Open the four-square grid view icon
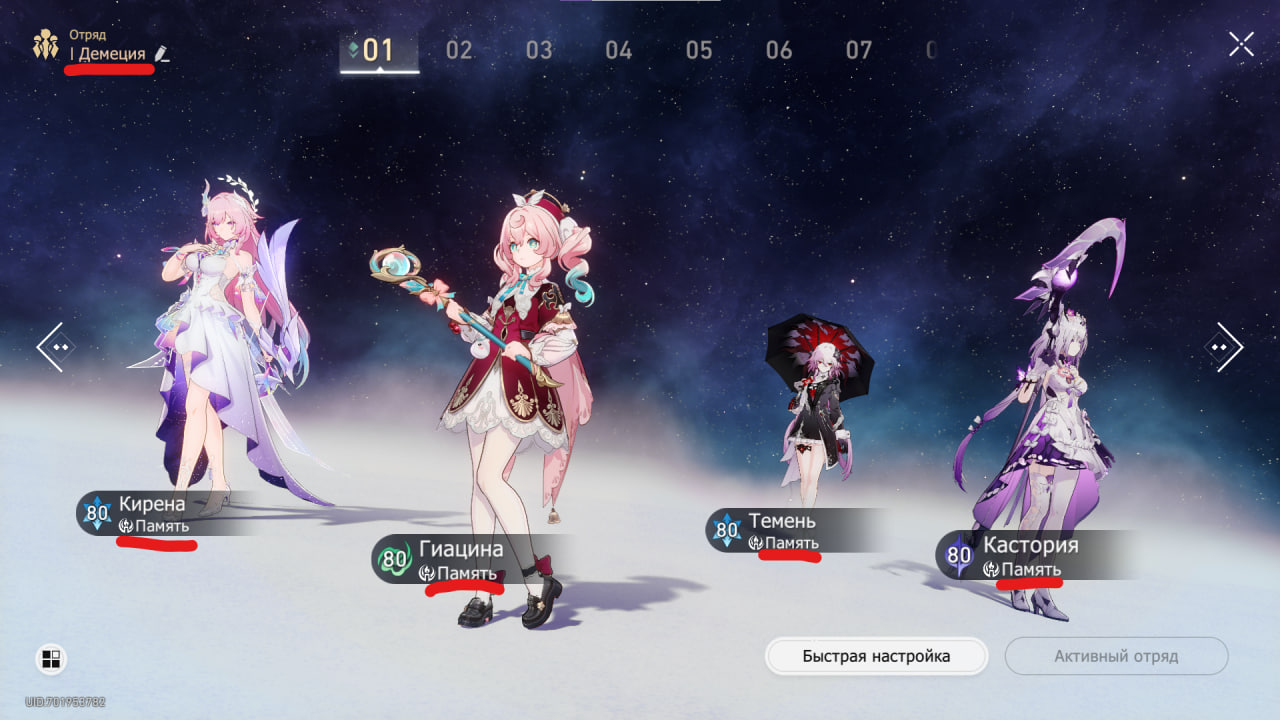 tap(51, 658)
